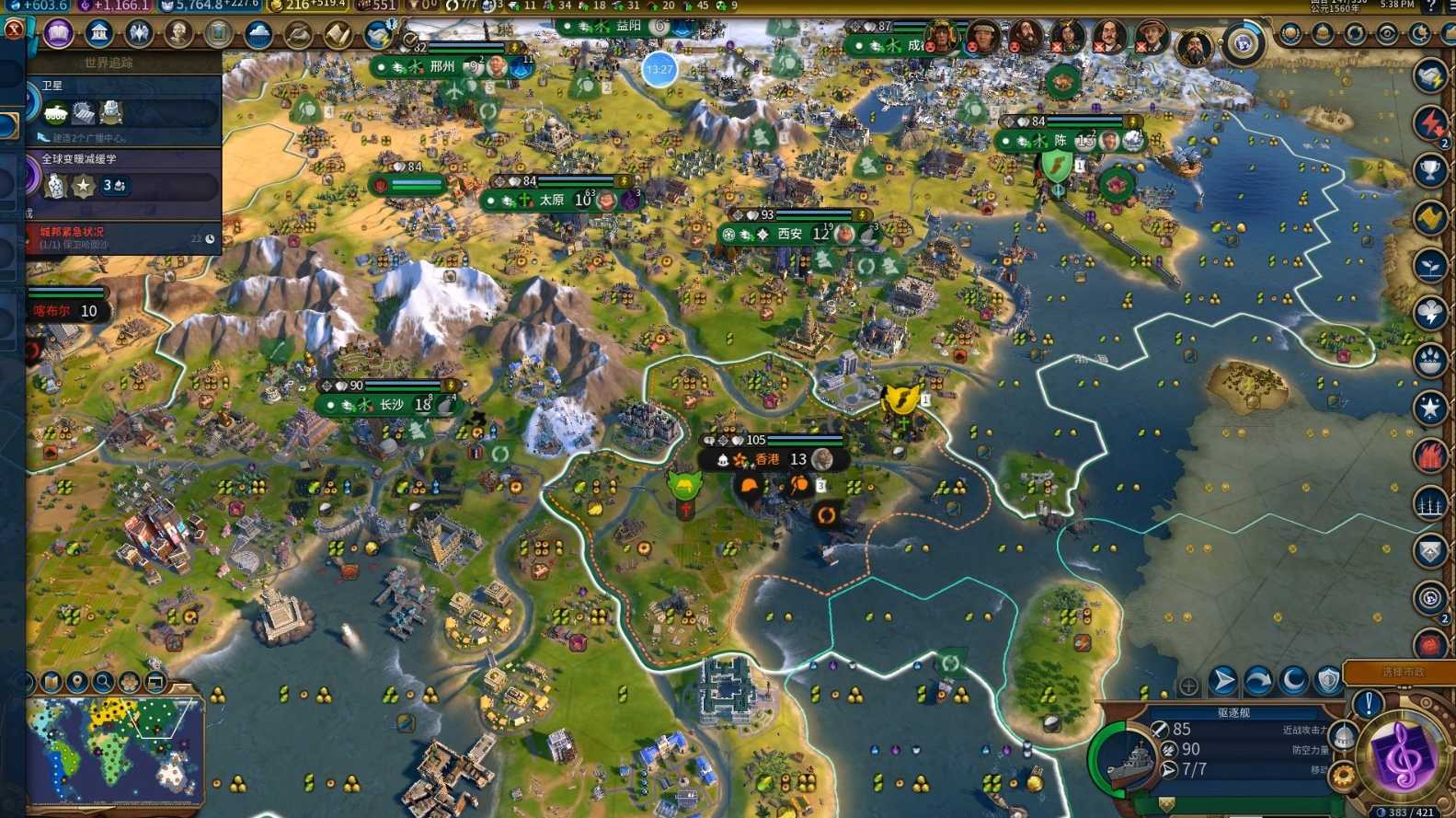Open the 香港 city banner
The image size is (1456, 818).
[769, 459]
